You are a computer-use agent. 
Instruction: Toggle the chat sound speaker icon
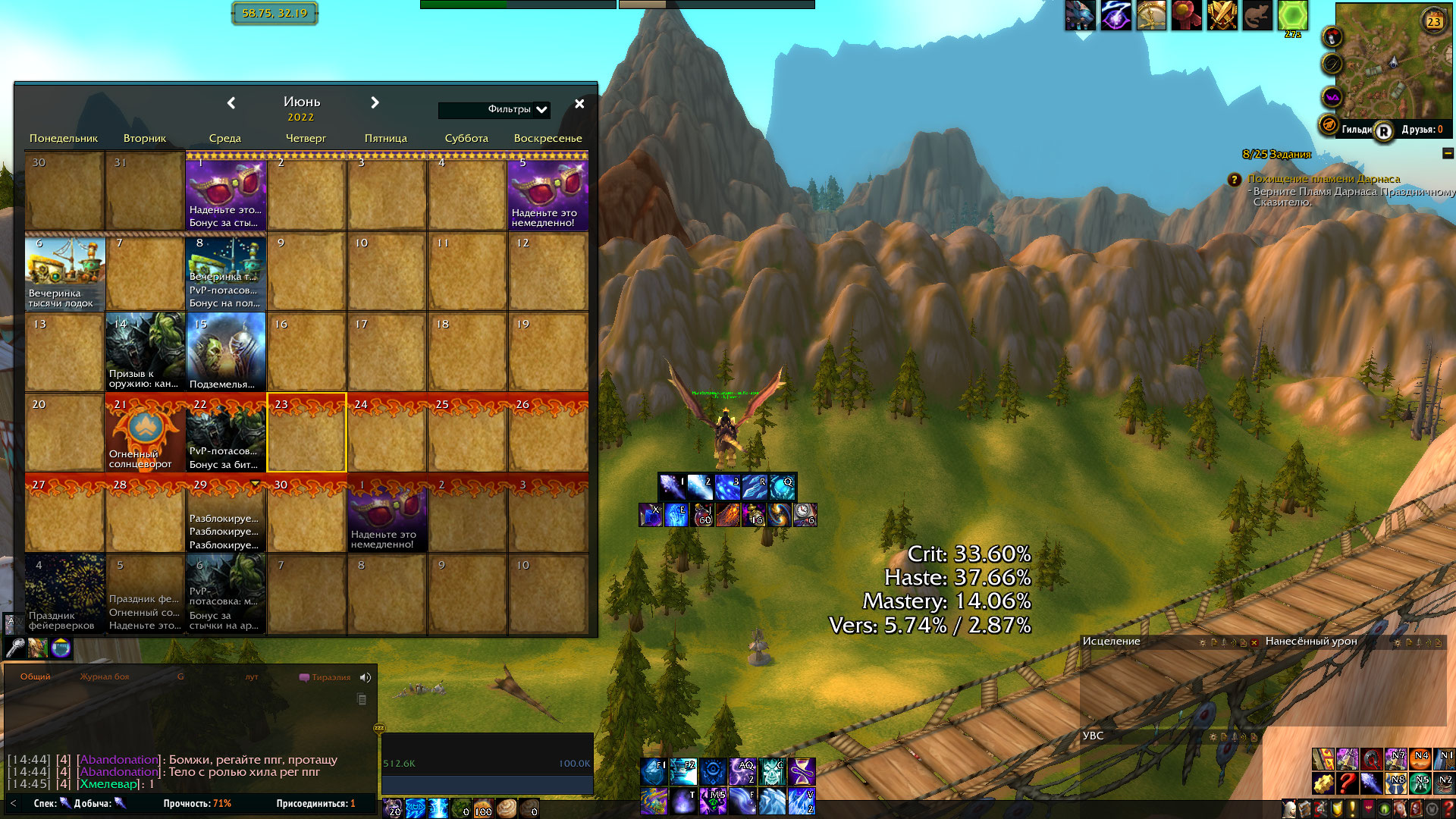pos(366,678)
